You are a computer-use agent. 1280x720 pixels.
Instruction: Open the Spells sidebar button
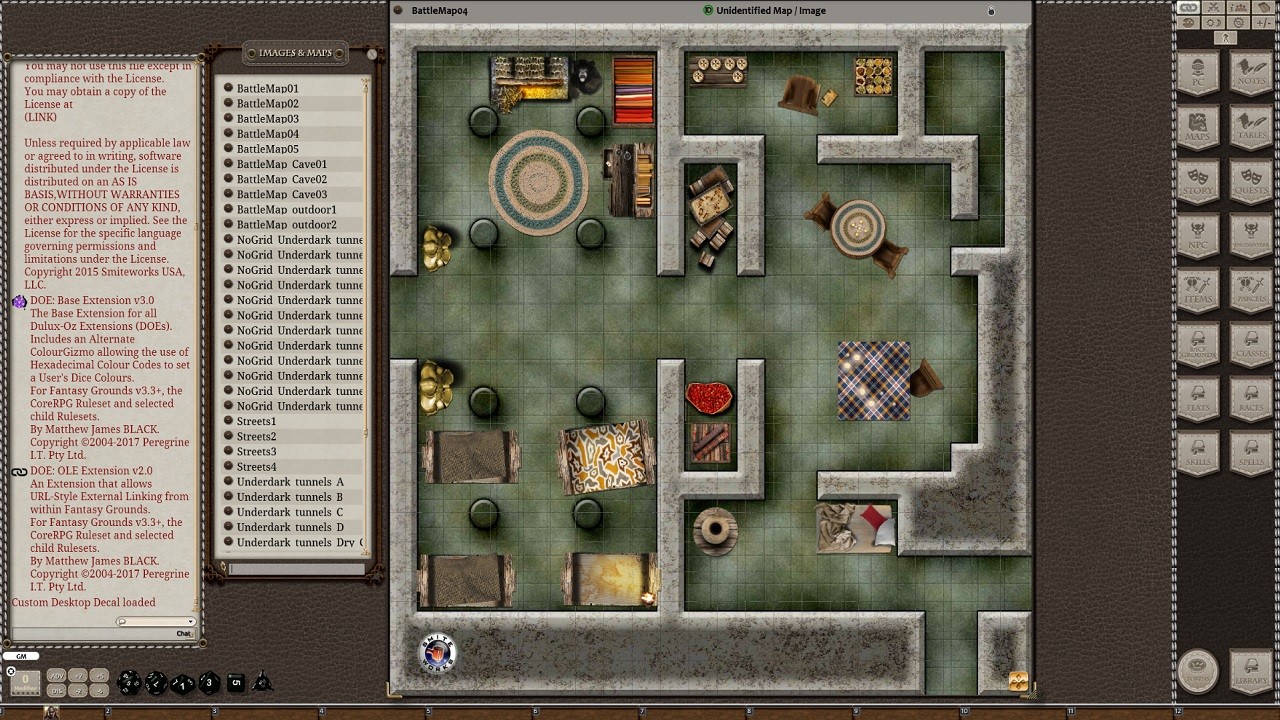pos(1251,455)
